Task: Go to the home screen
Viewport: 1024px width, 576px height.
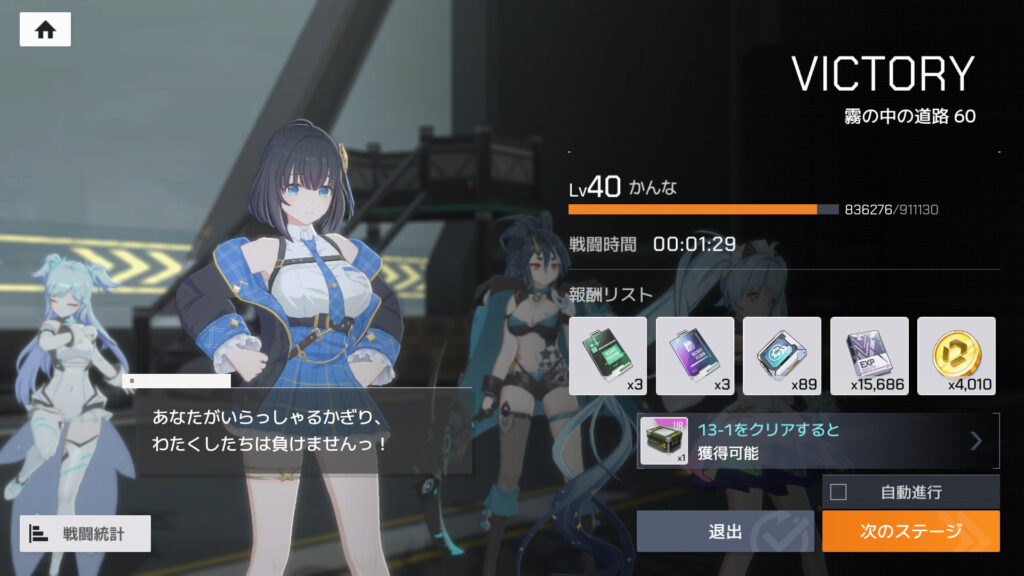Action: click(x=45, y=29)
